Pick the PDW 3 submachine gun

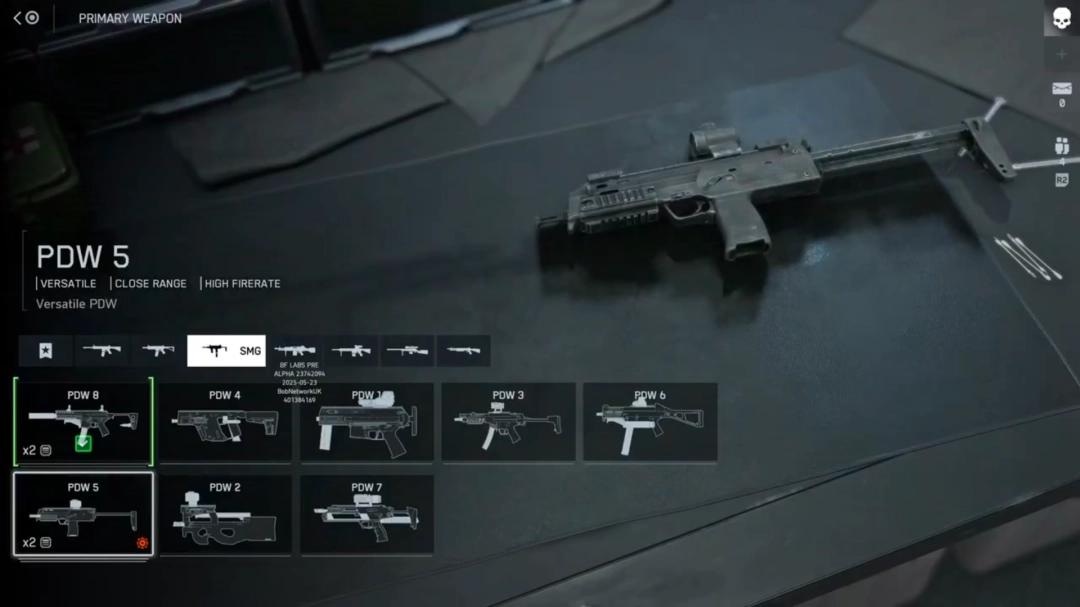click(x=508, y=421)
